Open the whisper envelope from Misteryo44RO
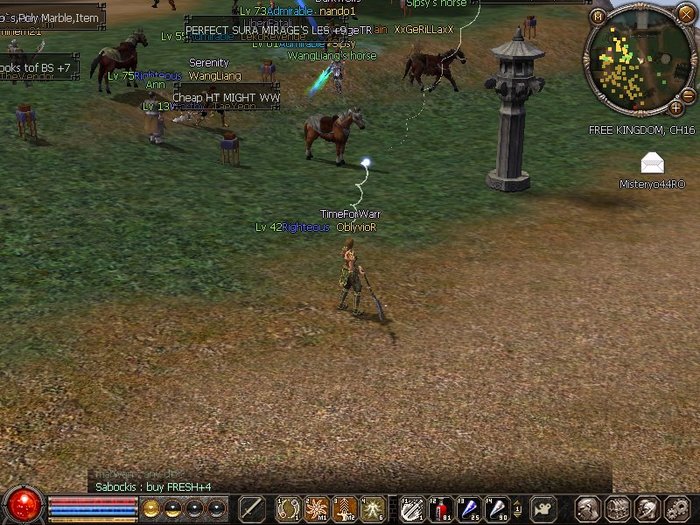The image size is (700, 525). [x=652, y=164]
